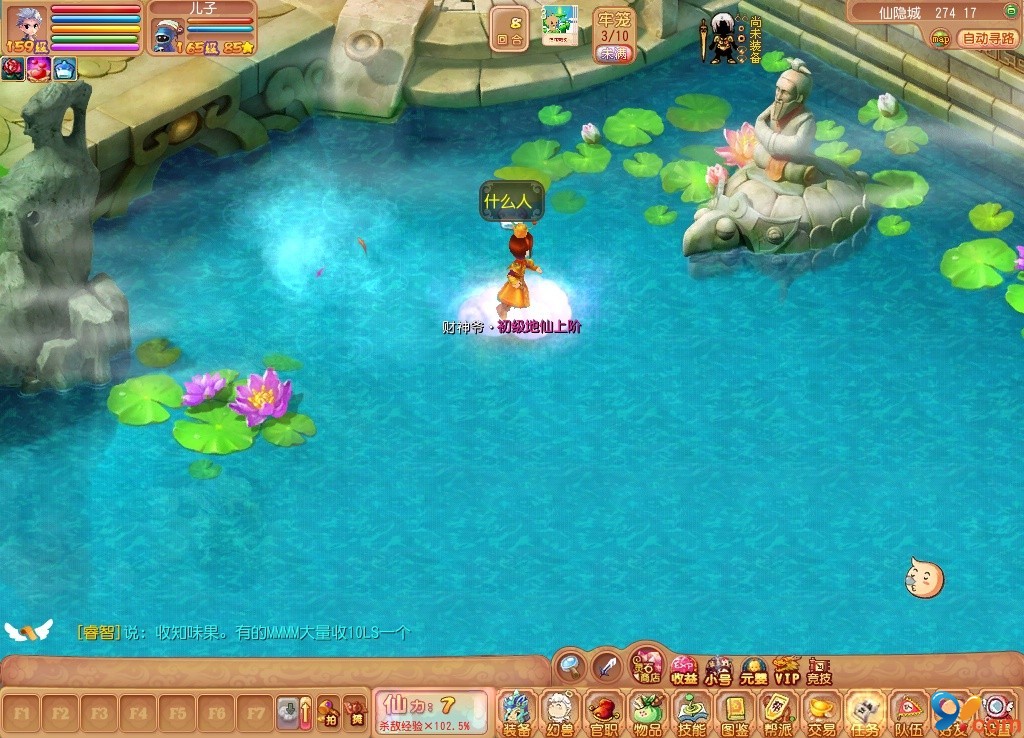Open the 竞技 arena menu
The image size is (1024, 738).
tap(819, 670)
